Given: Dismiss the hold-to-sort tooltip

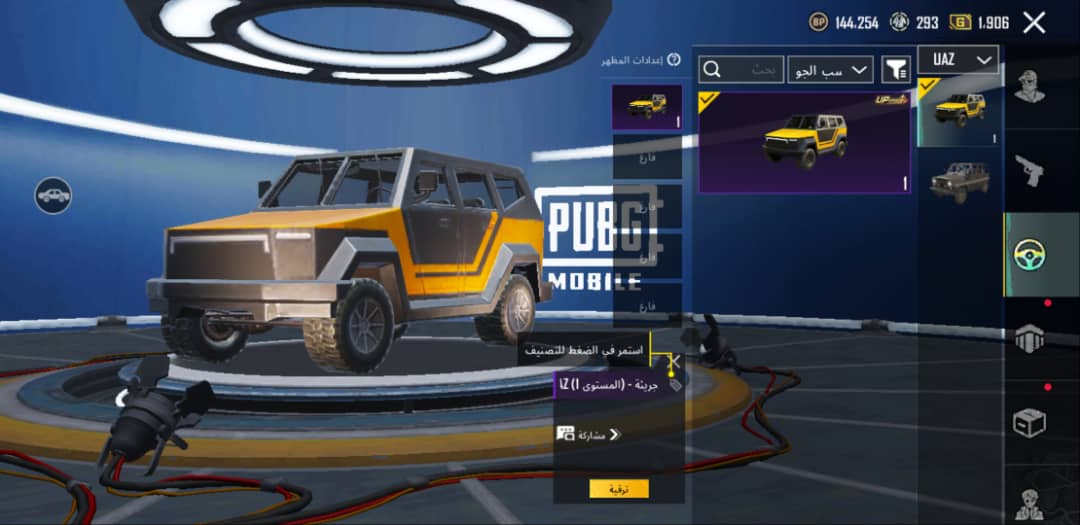Looking at the screenshot, I should pos(675,361).
